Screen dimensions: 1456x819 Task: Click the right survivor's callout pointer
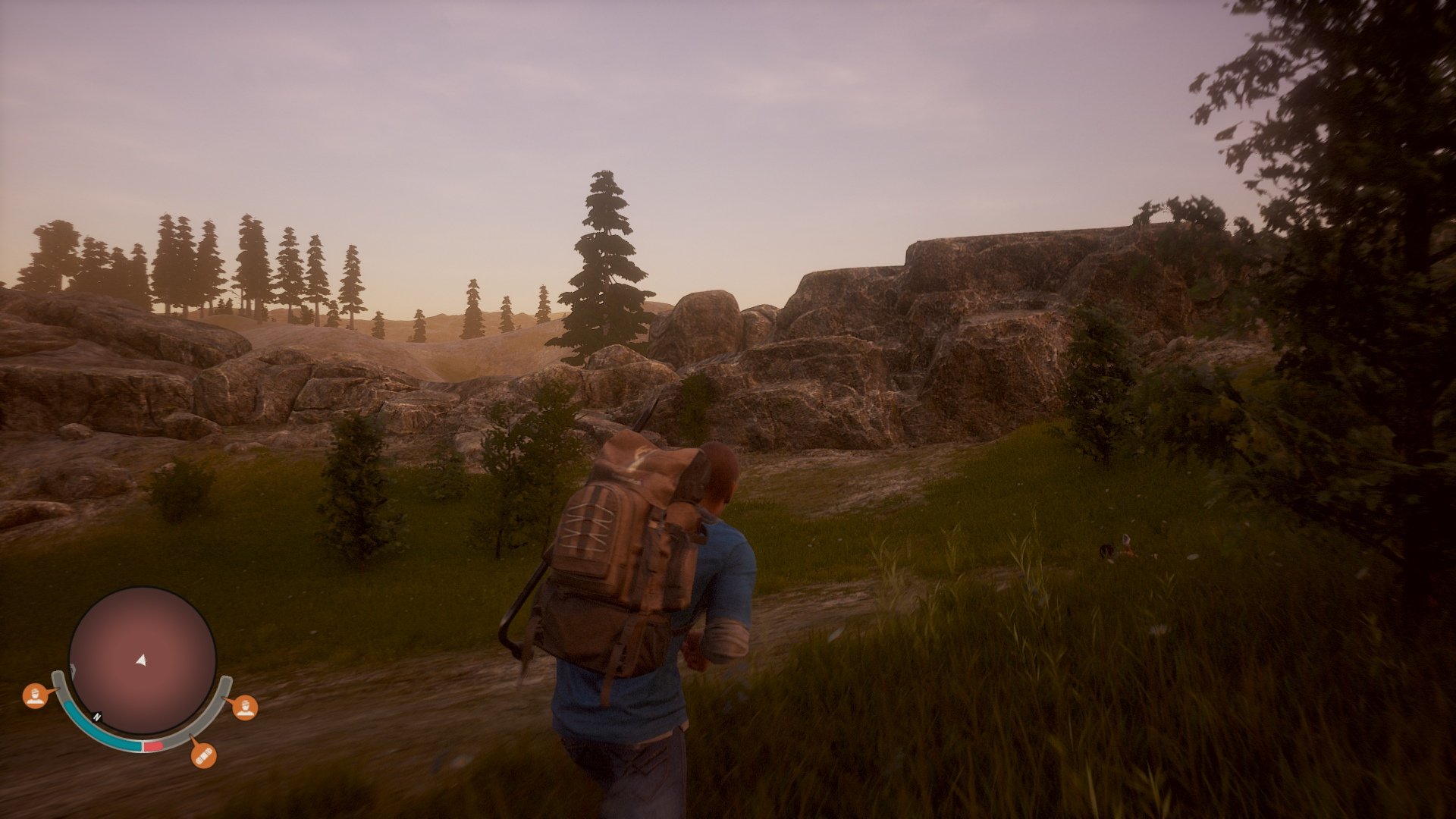pyautogui.click(x=227, y=698)
